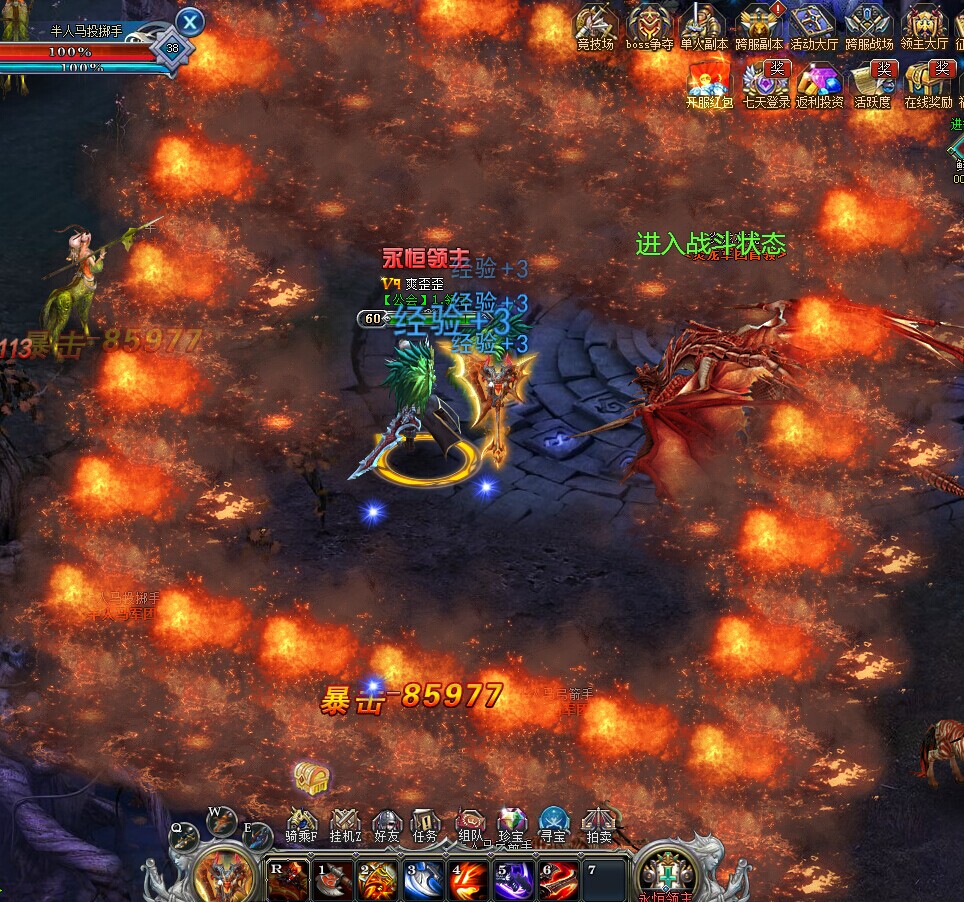Screen dimensions: 964x902
Task: Toggle the 骑乘 mount button
Action: [302, 825]
